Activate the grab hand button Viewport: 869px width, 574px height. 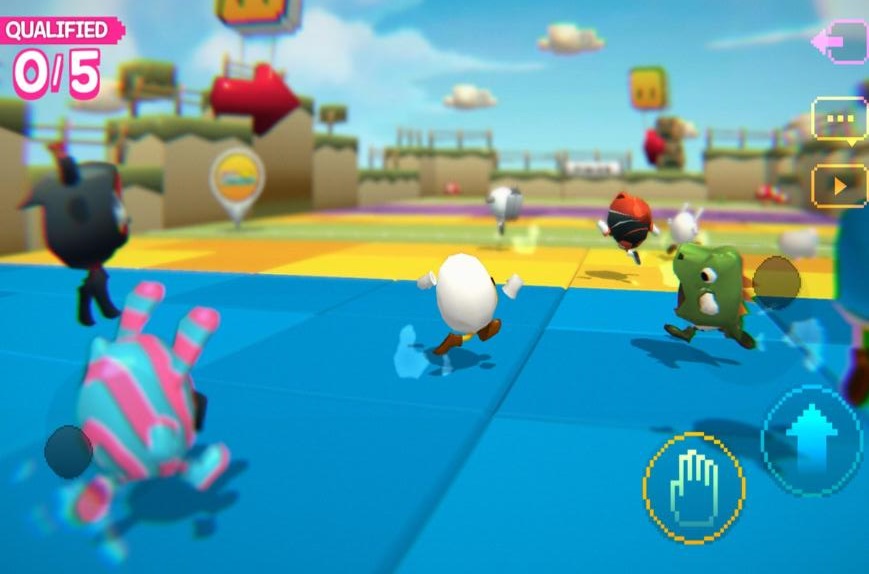pyautogui.click(x=693, y=487)
